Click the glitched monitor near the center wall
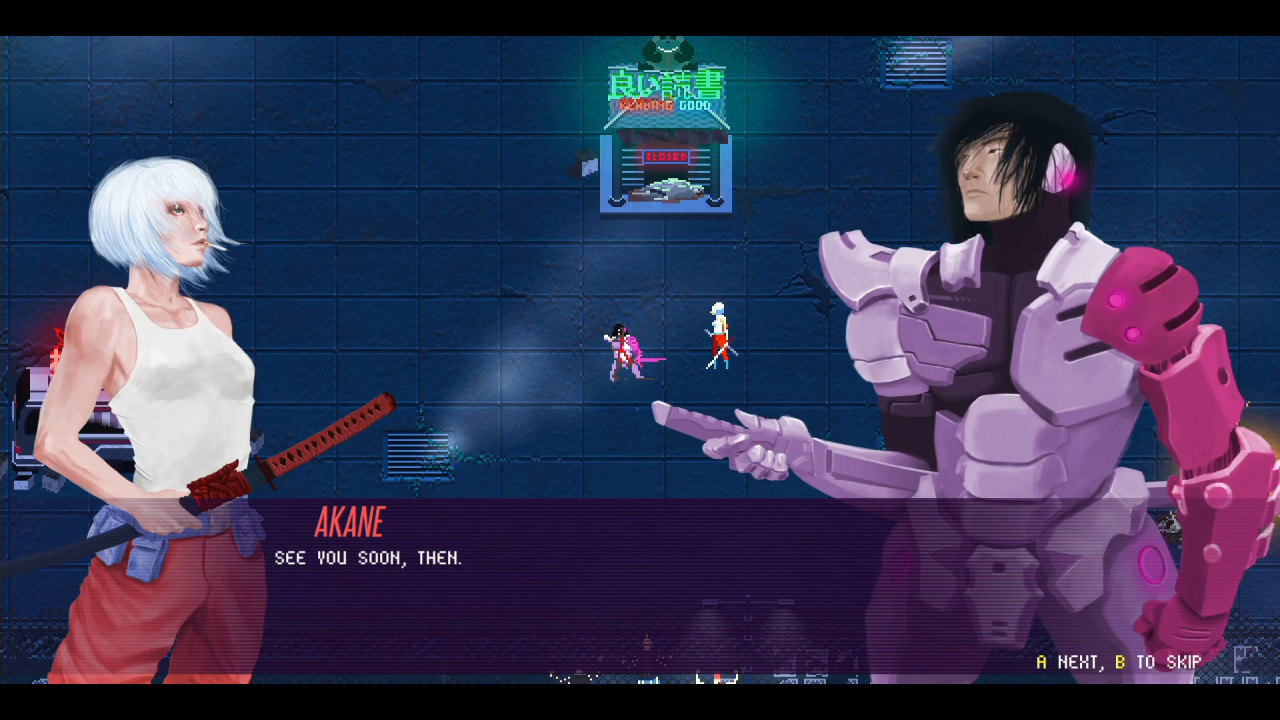The height and width of the screenshot is (720, 1280). (x=418, y=453)
